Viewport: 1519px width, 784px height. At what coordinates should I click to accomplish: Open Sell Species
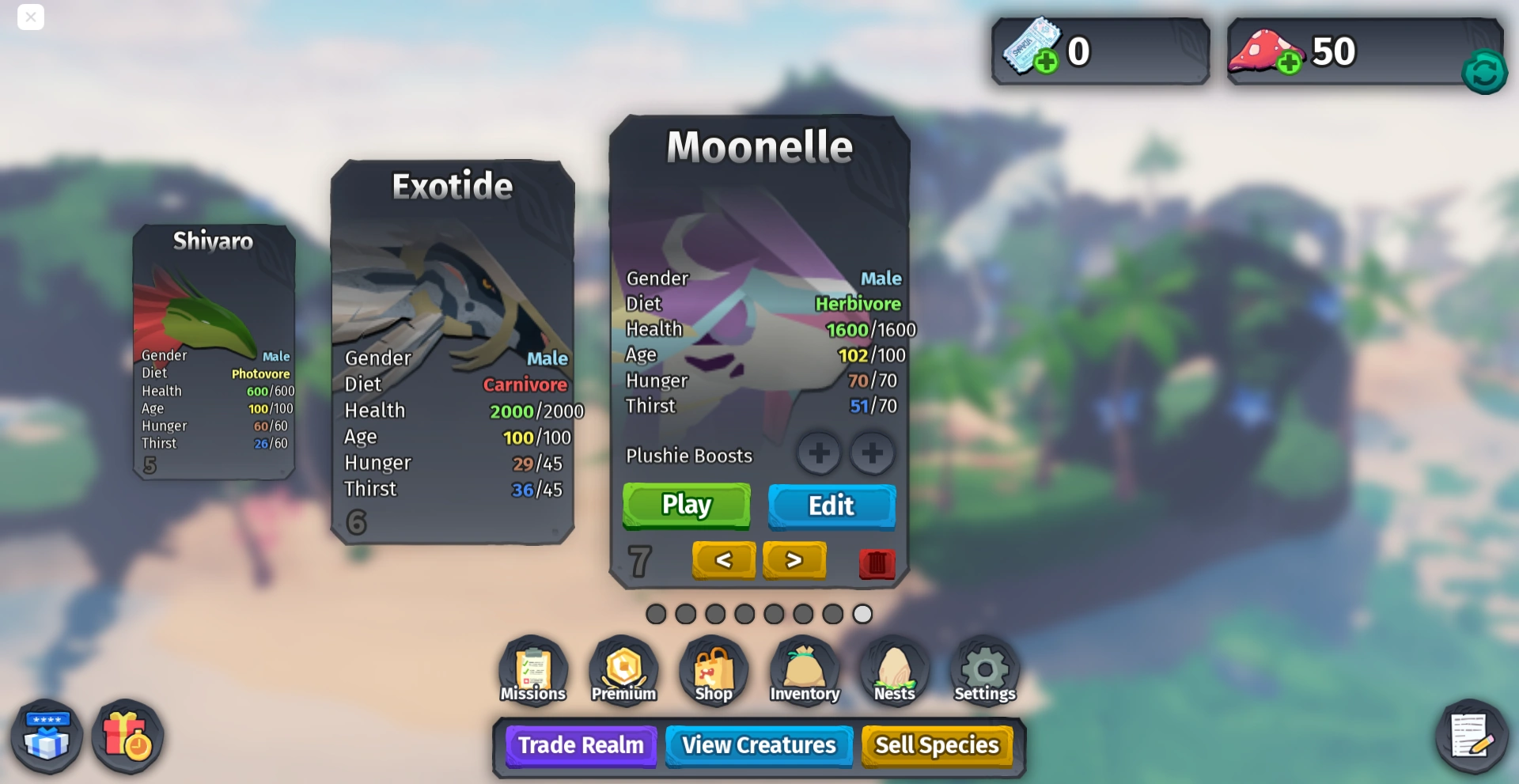click(937, 744)
